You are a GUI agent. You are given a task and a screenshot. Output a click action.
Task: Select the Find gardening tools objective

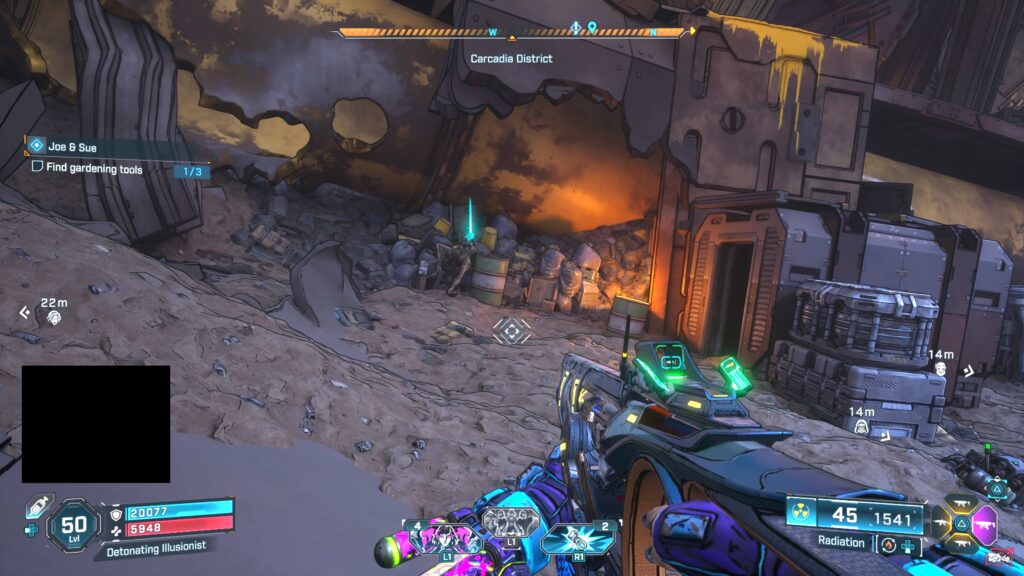click(90, 170)
